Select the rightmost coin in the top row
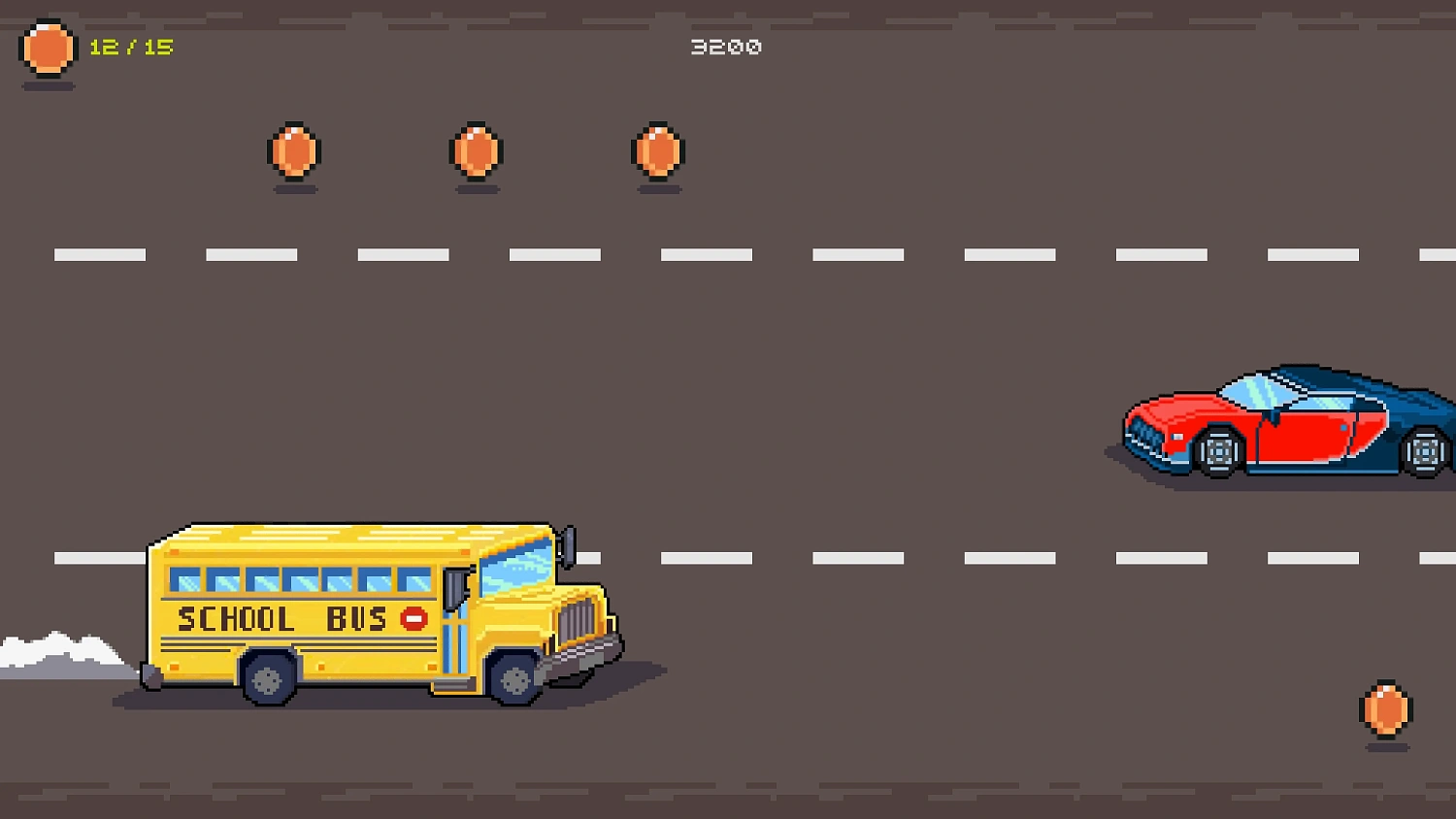 click(659, 152)
